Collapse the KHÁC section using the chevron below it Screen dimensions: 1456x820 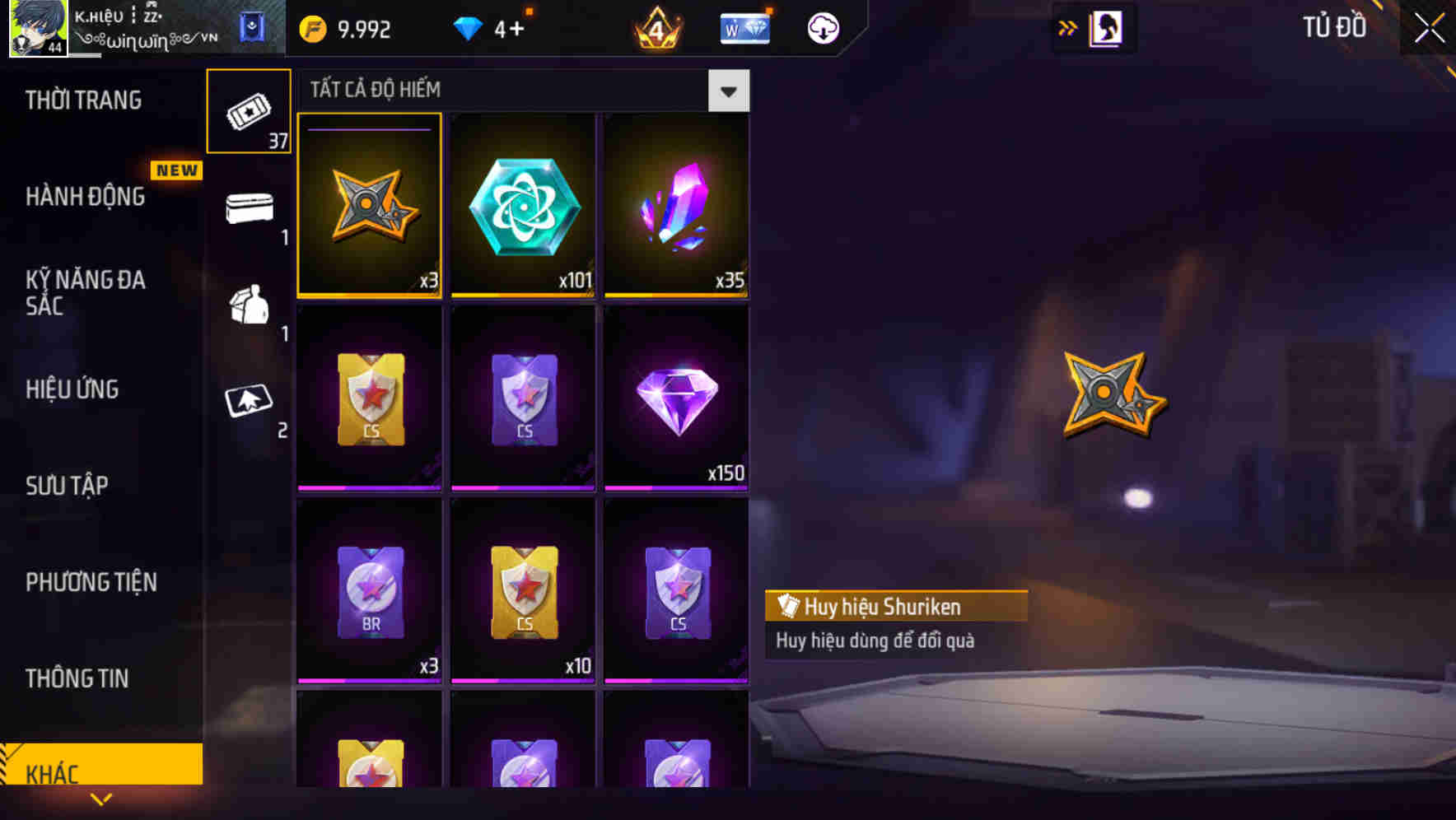[x=100, y=800]
